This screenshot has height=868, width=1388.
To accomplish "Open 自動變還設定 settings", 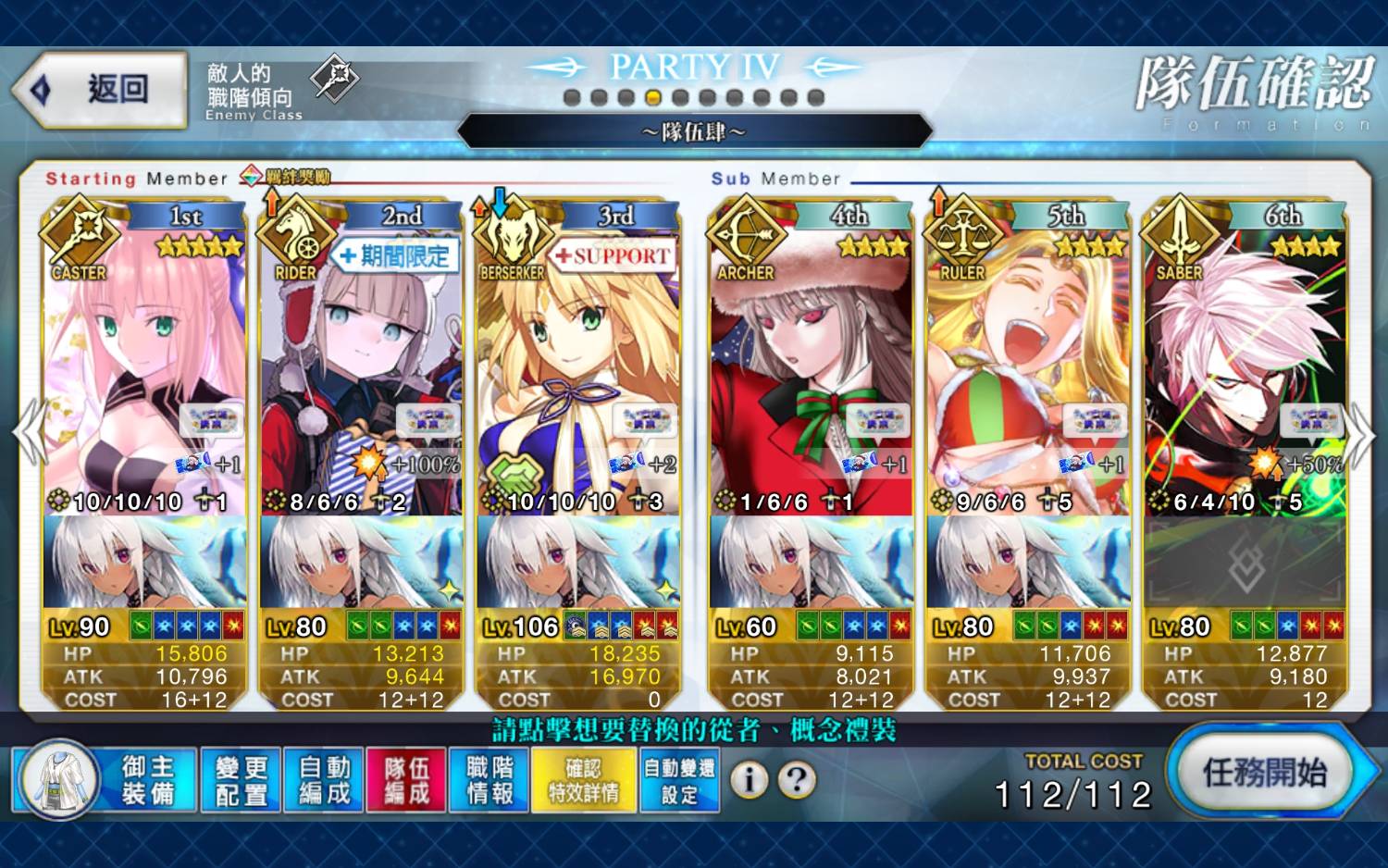I will [x=679, y=780].
